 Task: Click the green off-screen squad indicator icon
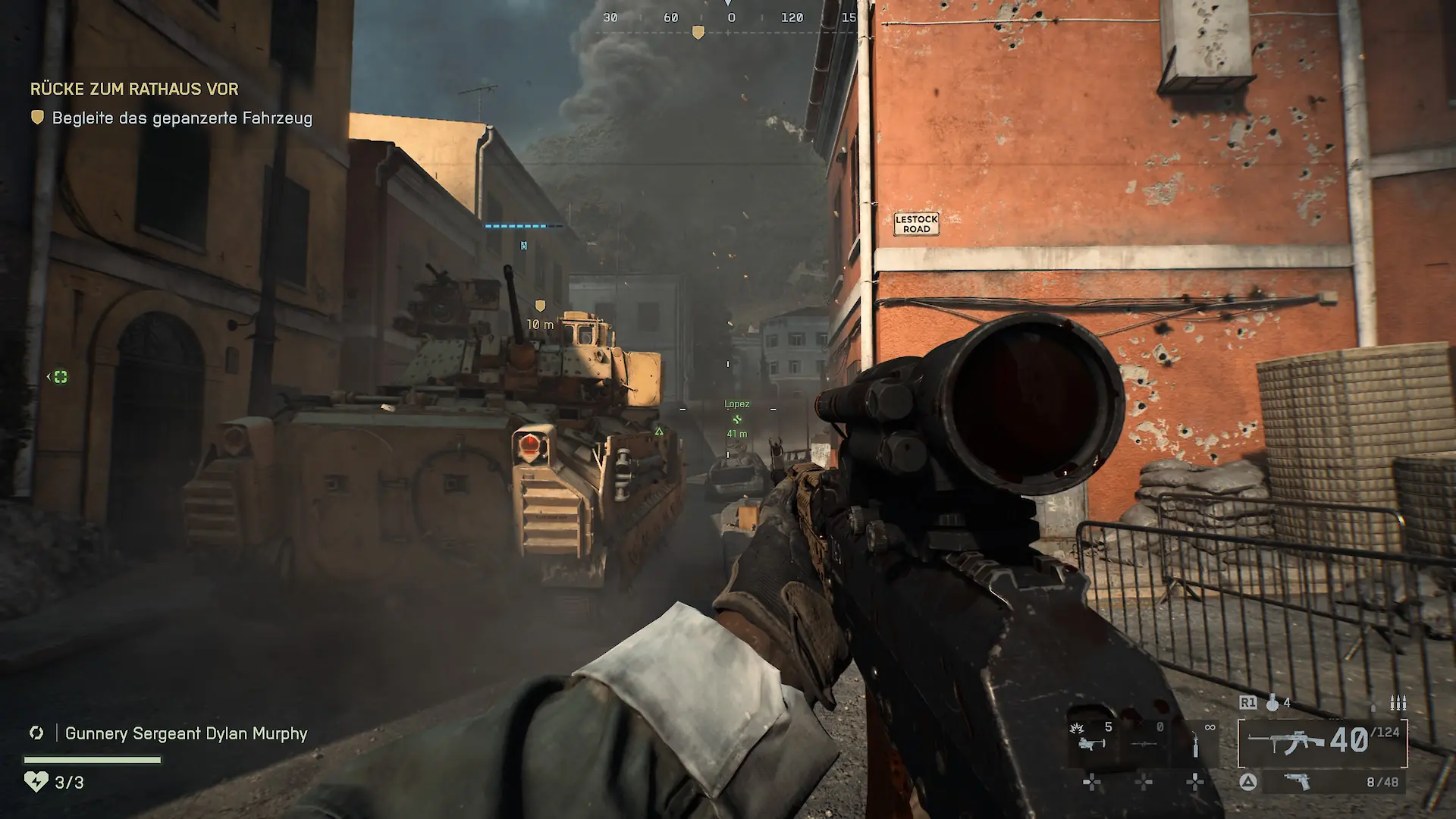[x=60, y=377]
